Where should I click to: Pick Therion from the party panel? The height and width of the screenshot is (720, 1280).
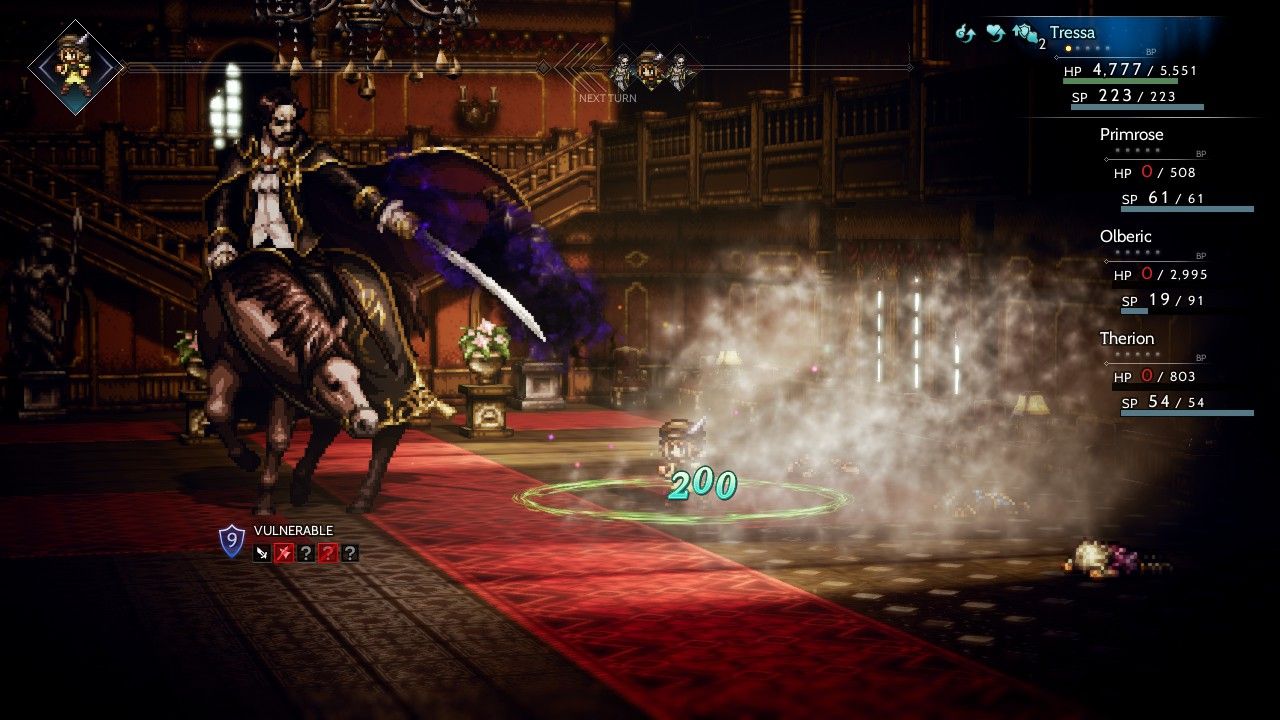coord(1126,338)
